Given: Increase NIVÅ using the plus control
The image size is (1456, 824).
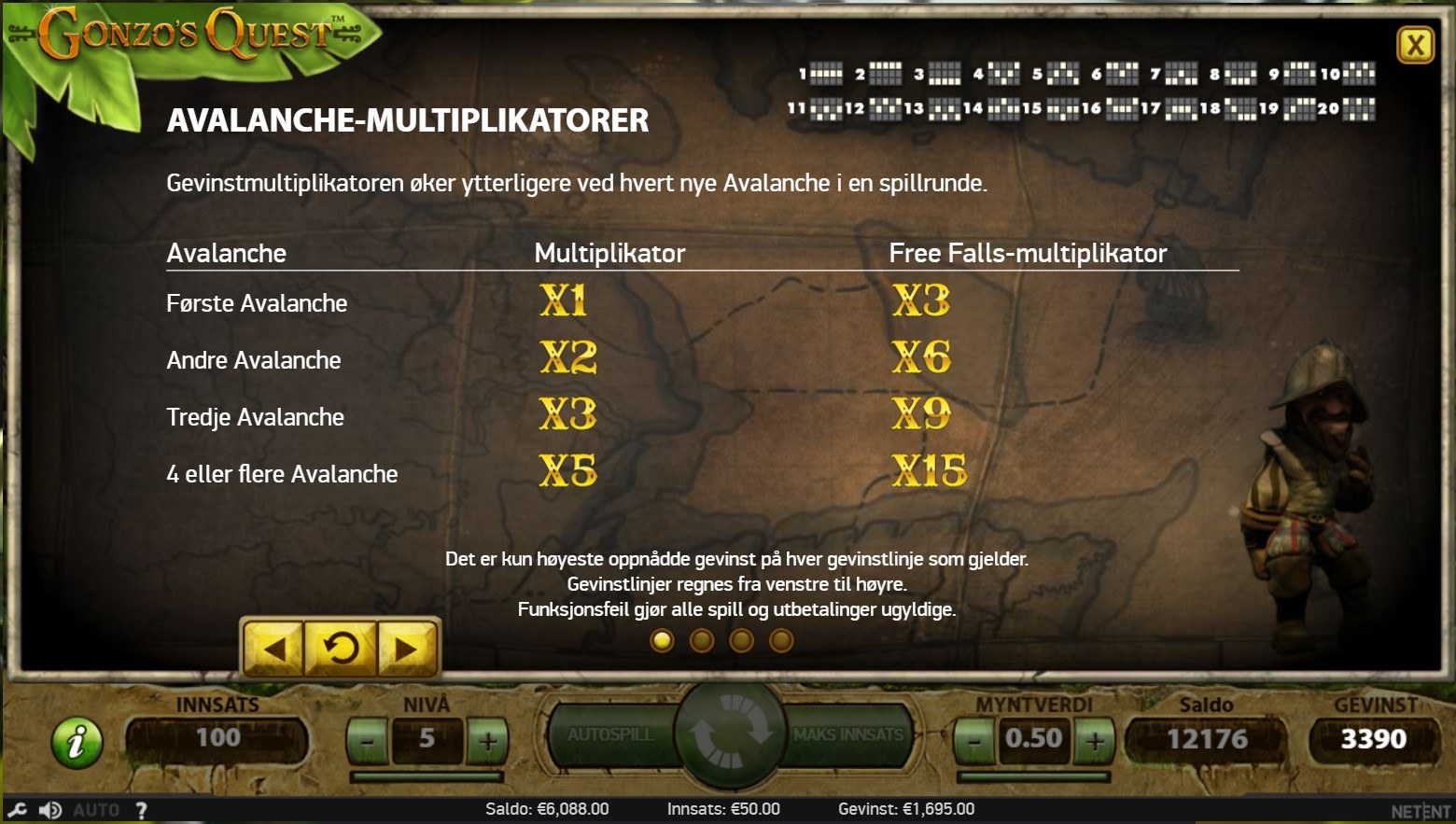Looking at the screenshot, I should (486, 741).
